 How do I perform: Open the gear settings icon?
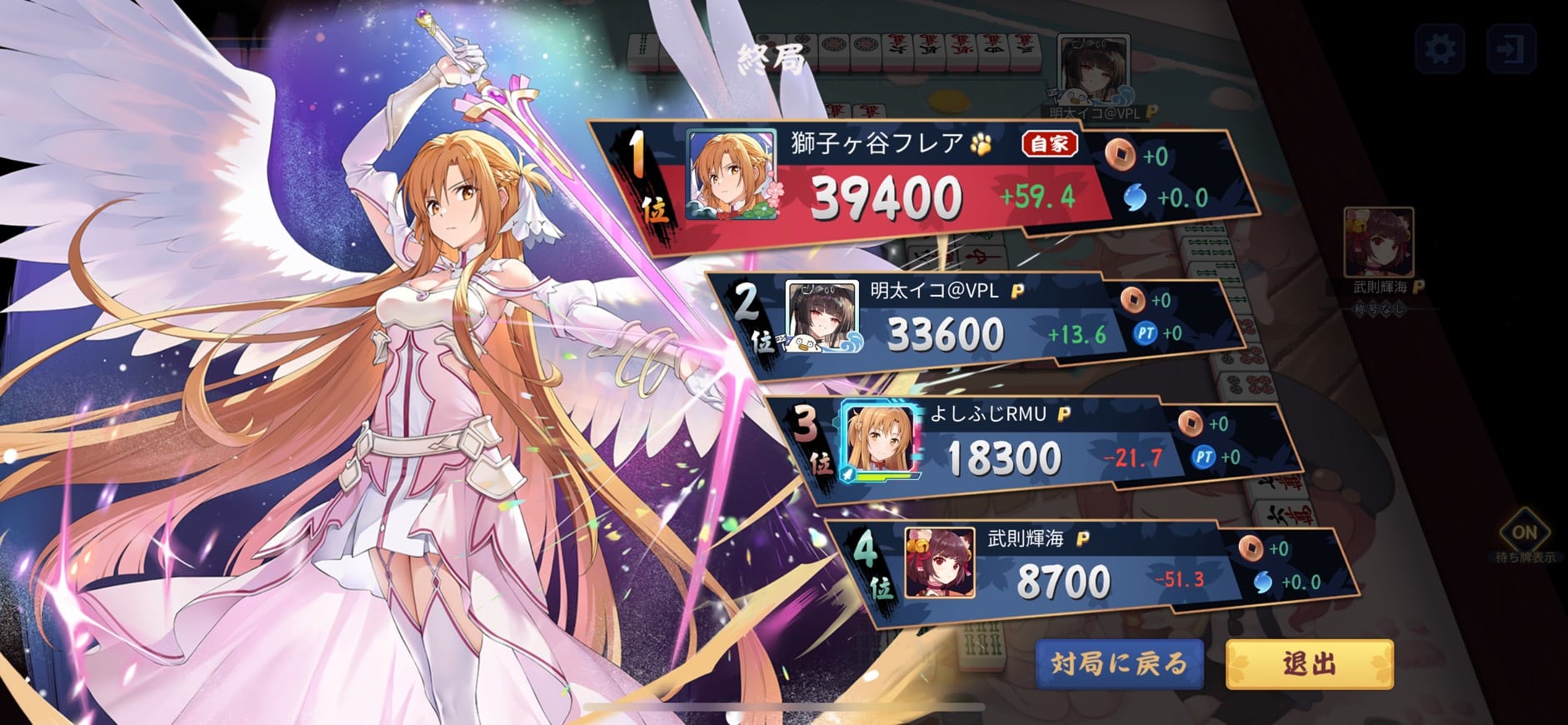(x=1440, y=48)
